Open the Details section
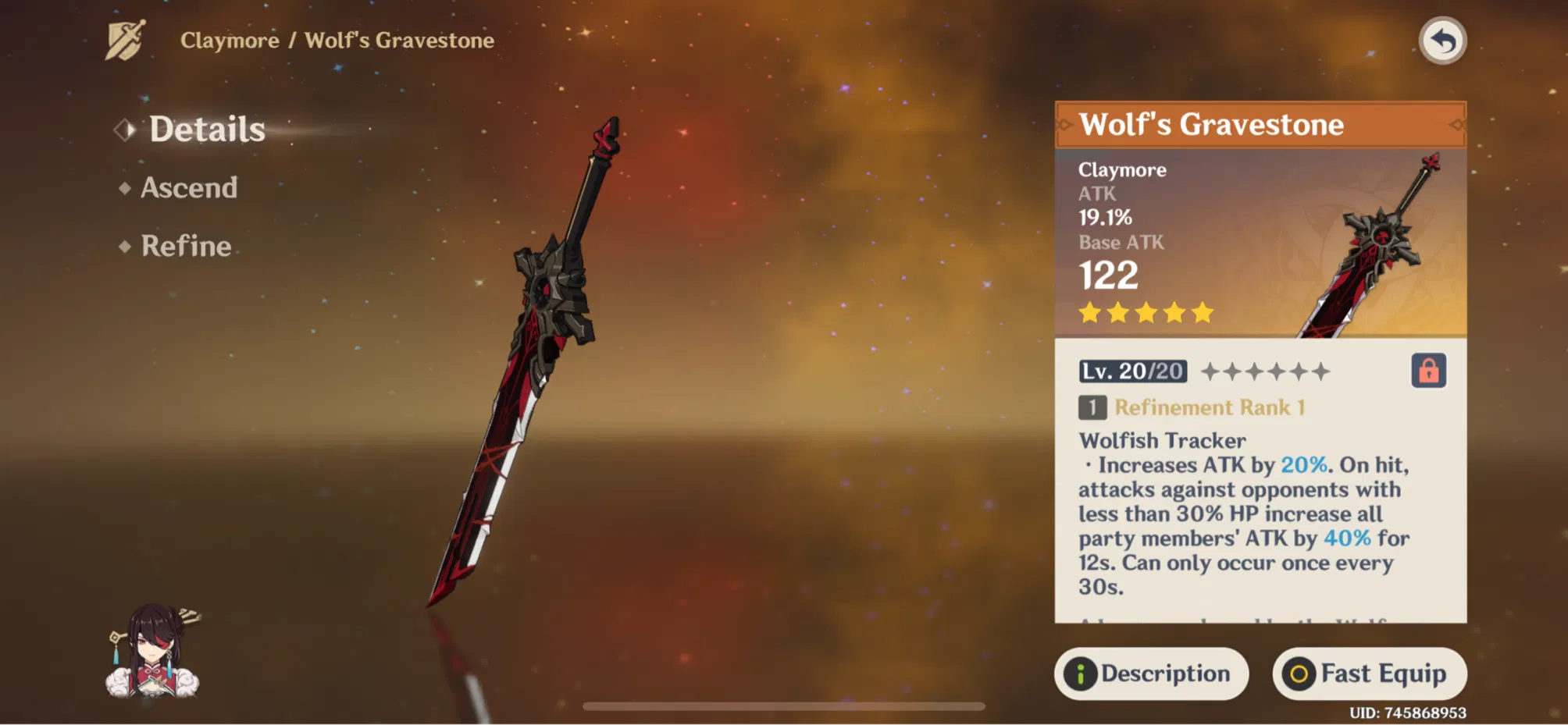Image resolution: width=1568 pixels, height=725 pixels. click(205, 130)
